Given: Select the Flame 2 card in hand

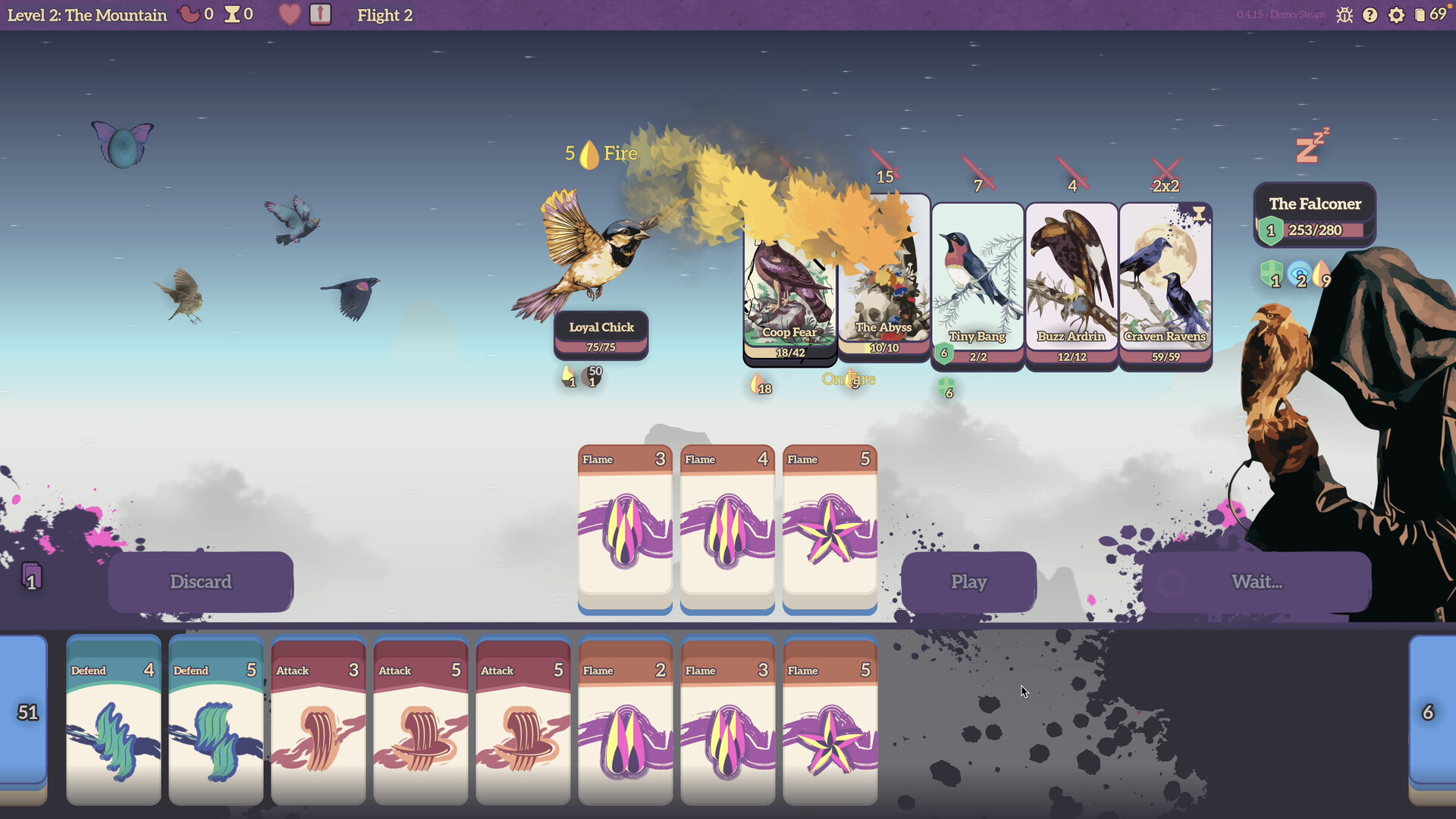Looking at the screenshot, I should click(x=625, y=720).
